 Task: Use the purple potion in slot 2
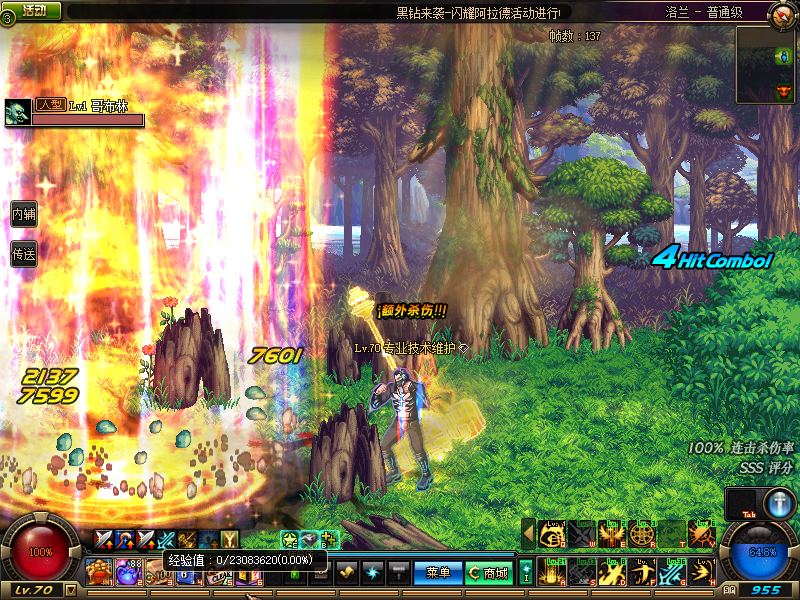128,573
